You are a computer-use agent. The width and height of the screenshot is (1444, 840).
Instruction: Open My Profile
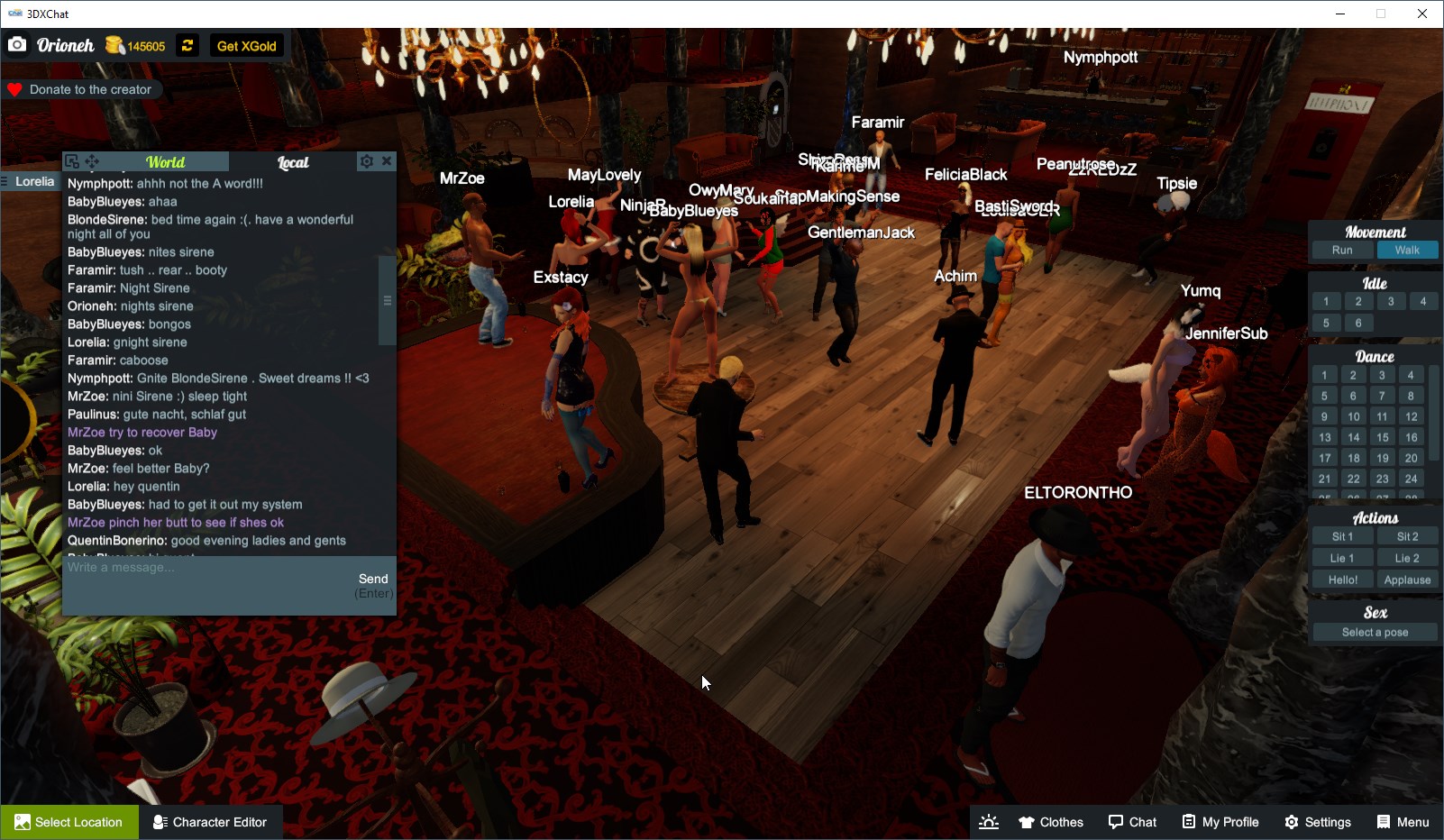click(1220, 822)
